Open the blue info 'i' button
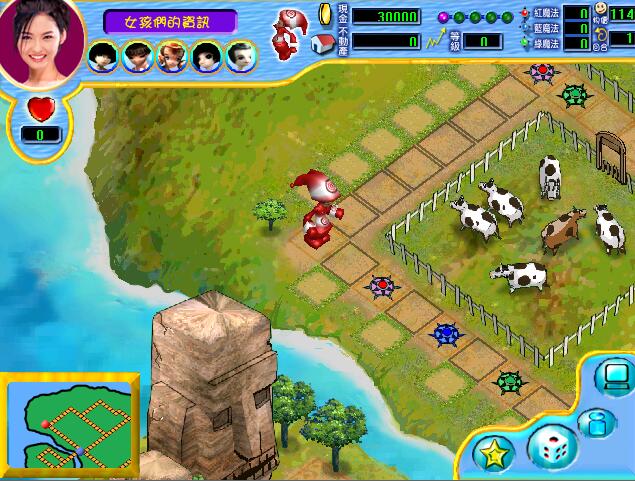This screenshot has height=481, width=635. [x=594, y=423]
